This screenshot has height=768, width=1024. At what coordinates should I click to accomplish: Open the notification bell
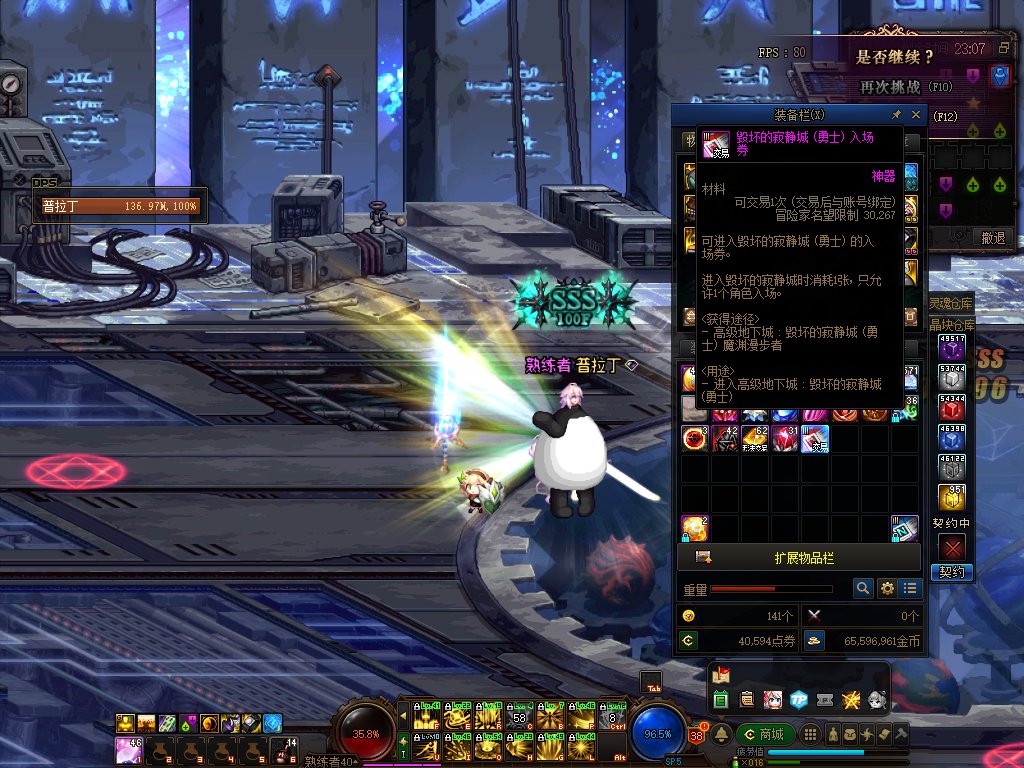pos(721,735)
